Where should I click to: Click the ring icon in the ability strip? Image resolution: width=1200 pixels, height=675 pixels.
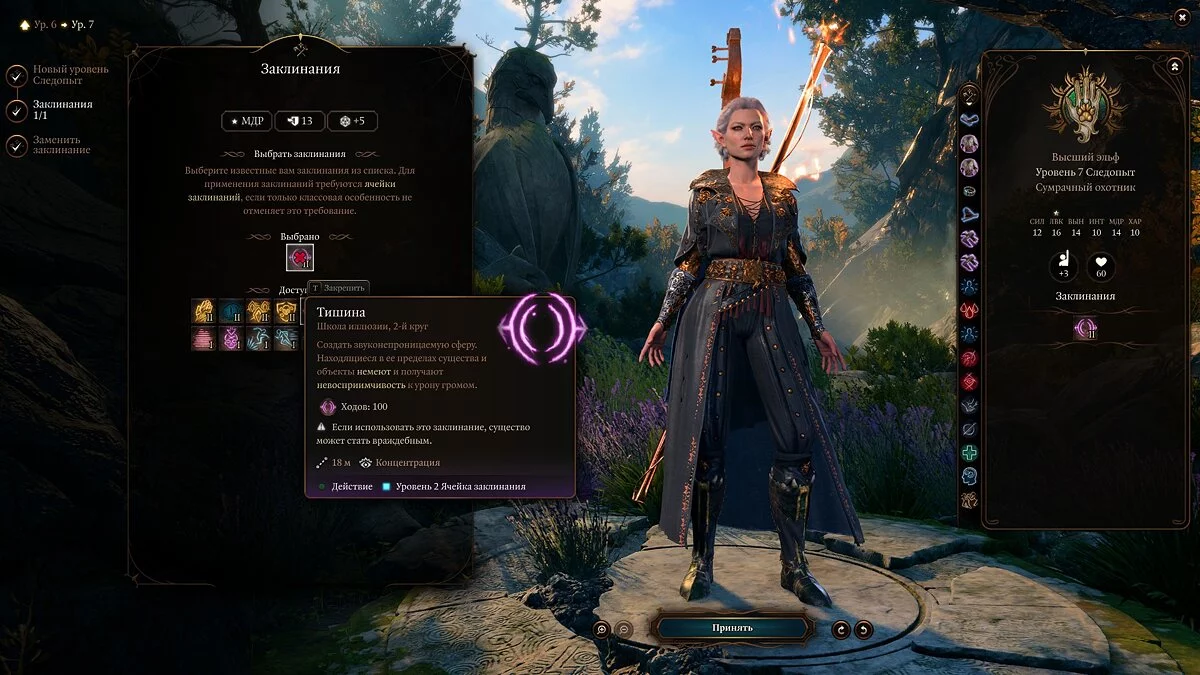tap(969, 190)
